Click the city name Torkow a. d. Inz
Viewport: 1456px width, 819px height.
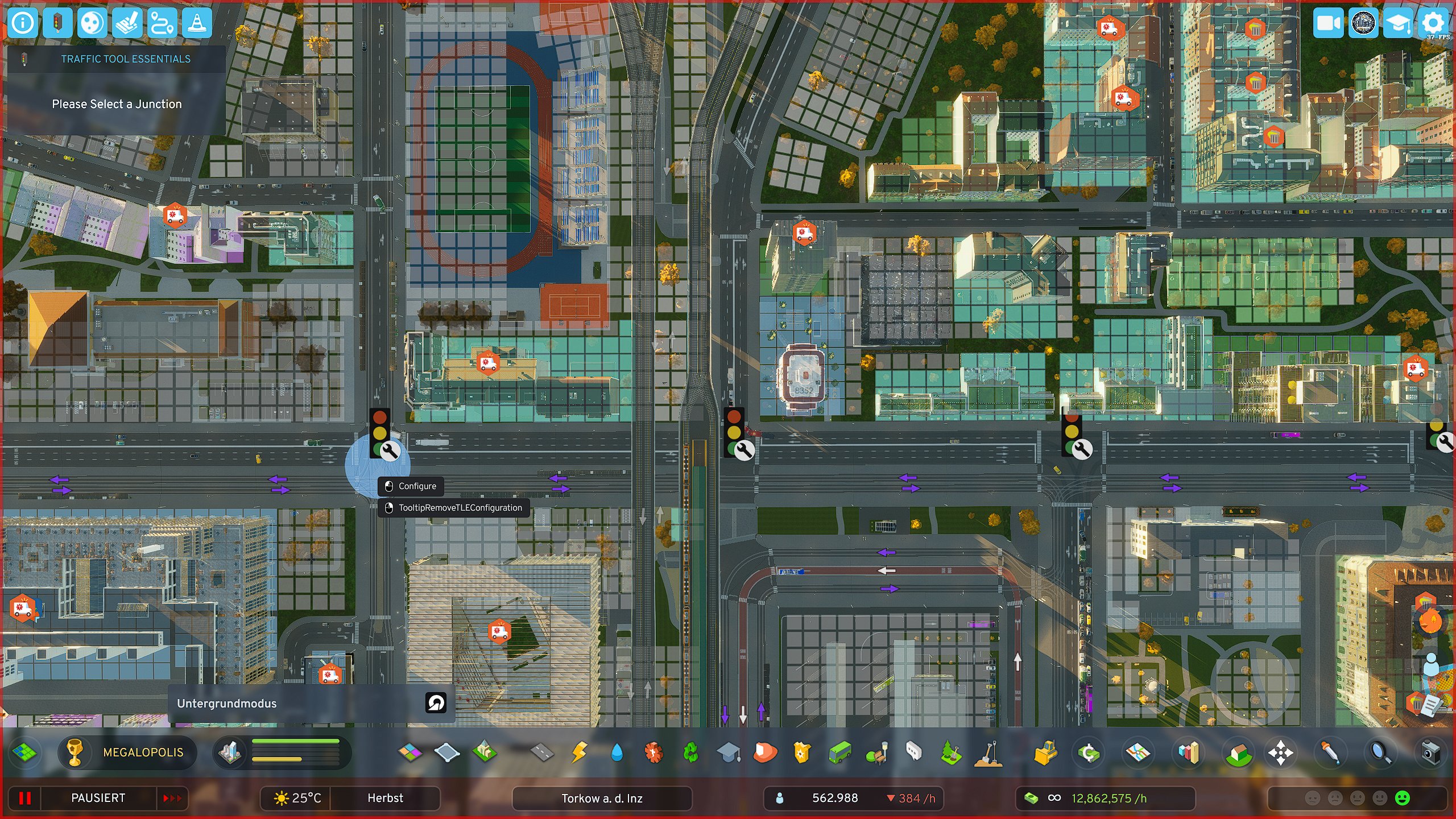point(602,798)
